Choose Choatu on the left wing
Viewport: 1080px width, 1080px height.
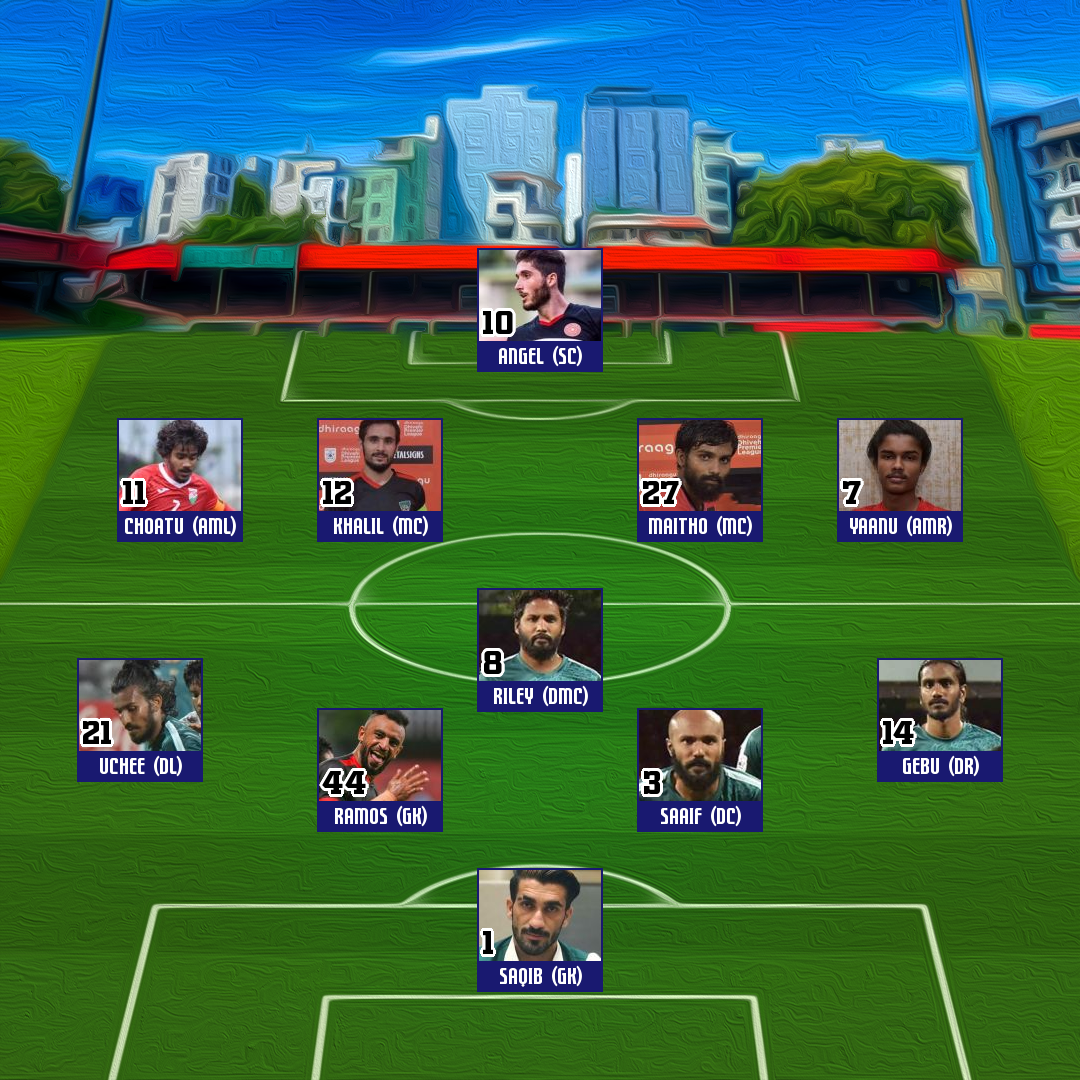pyautogui.click(x=180, y=480)
